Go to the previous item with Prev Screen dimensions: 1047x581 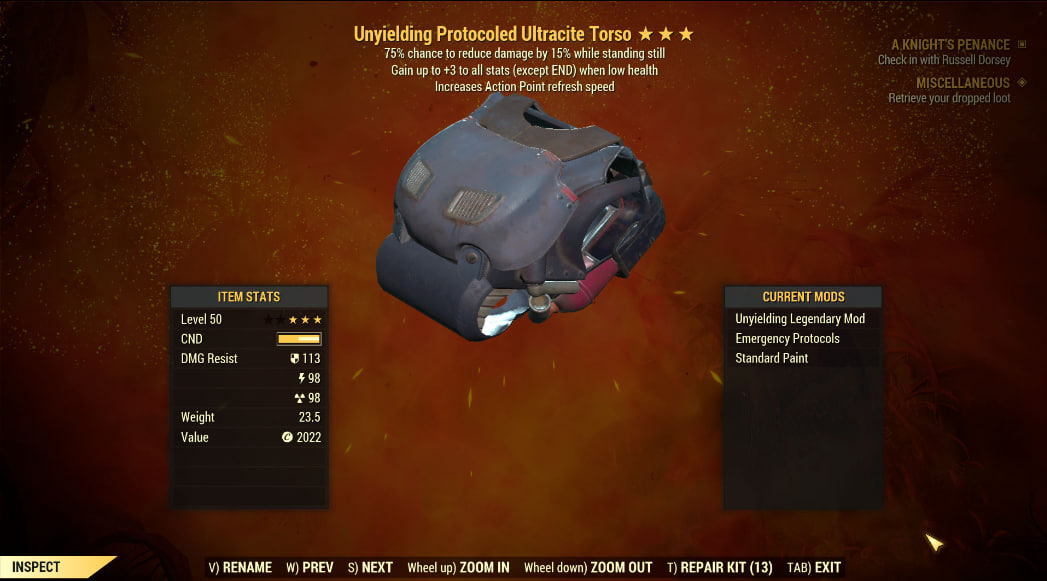309,567
